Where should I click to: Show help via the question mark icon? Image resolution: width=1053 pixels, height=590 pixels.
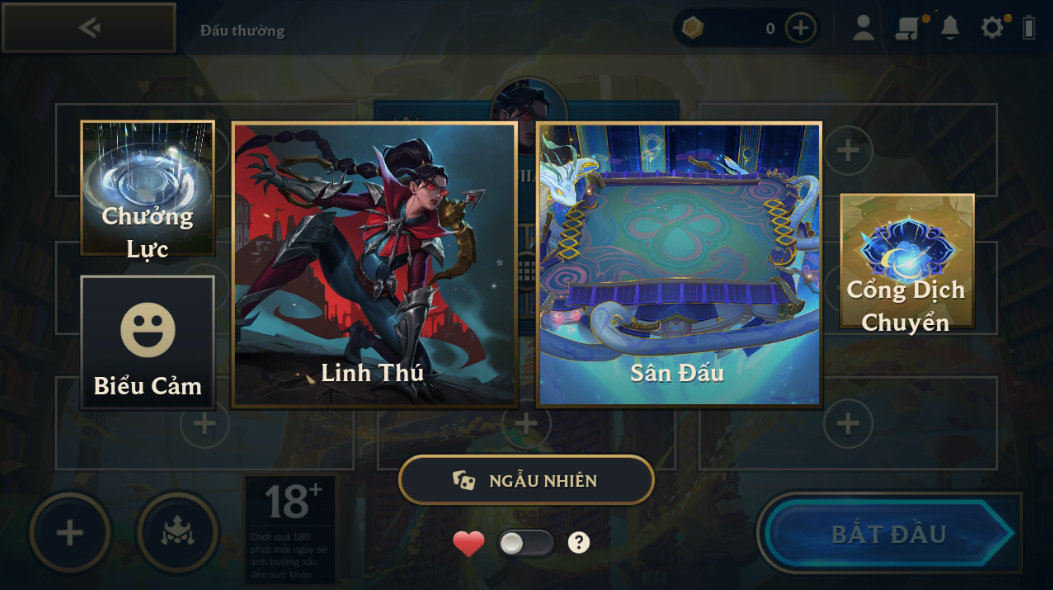click(579, 543)
